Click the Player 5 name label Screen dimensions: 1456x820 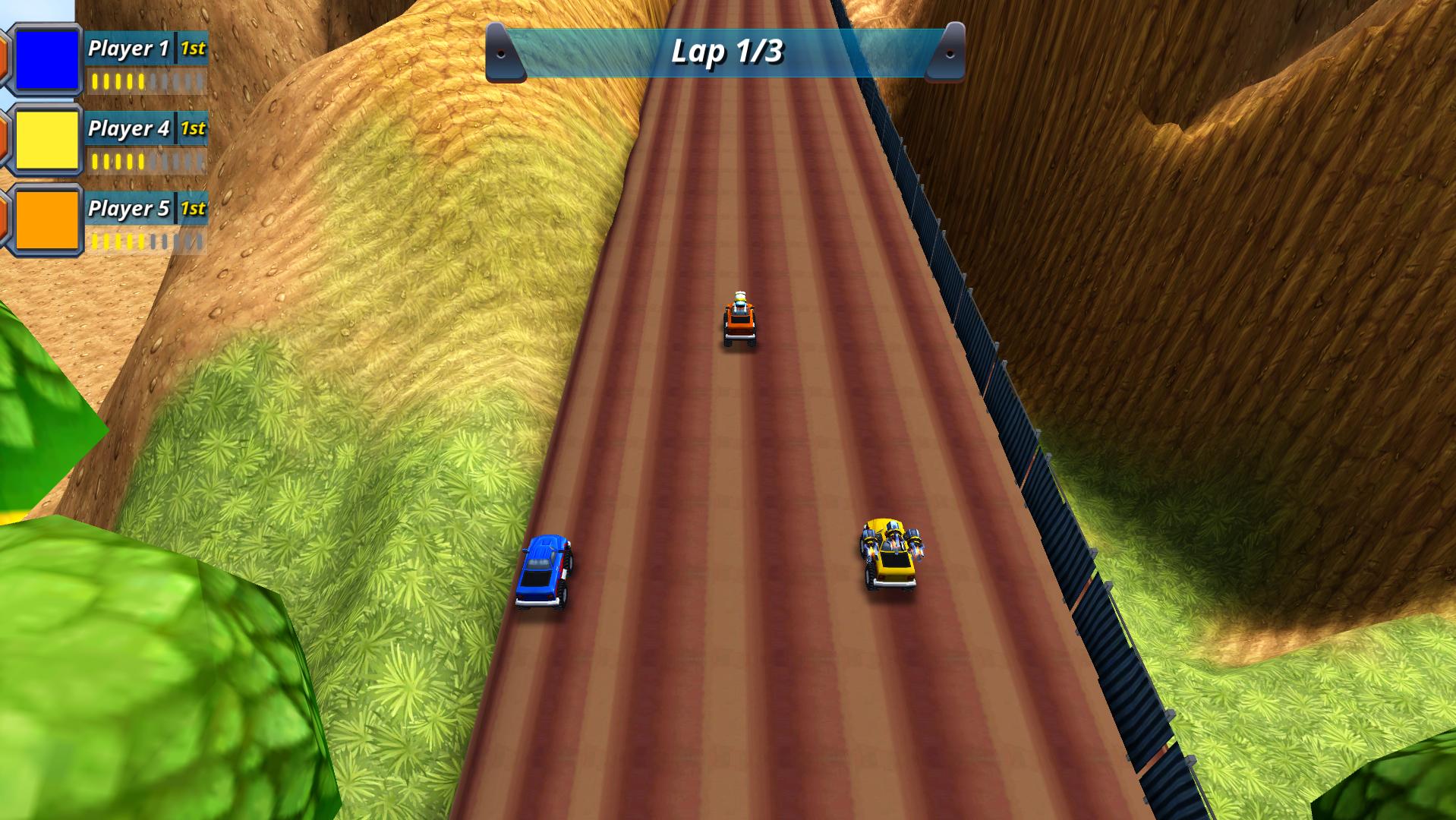pyautogui.click(x=129, y=211)
